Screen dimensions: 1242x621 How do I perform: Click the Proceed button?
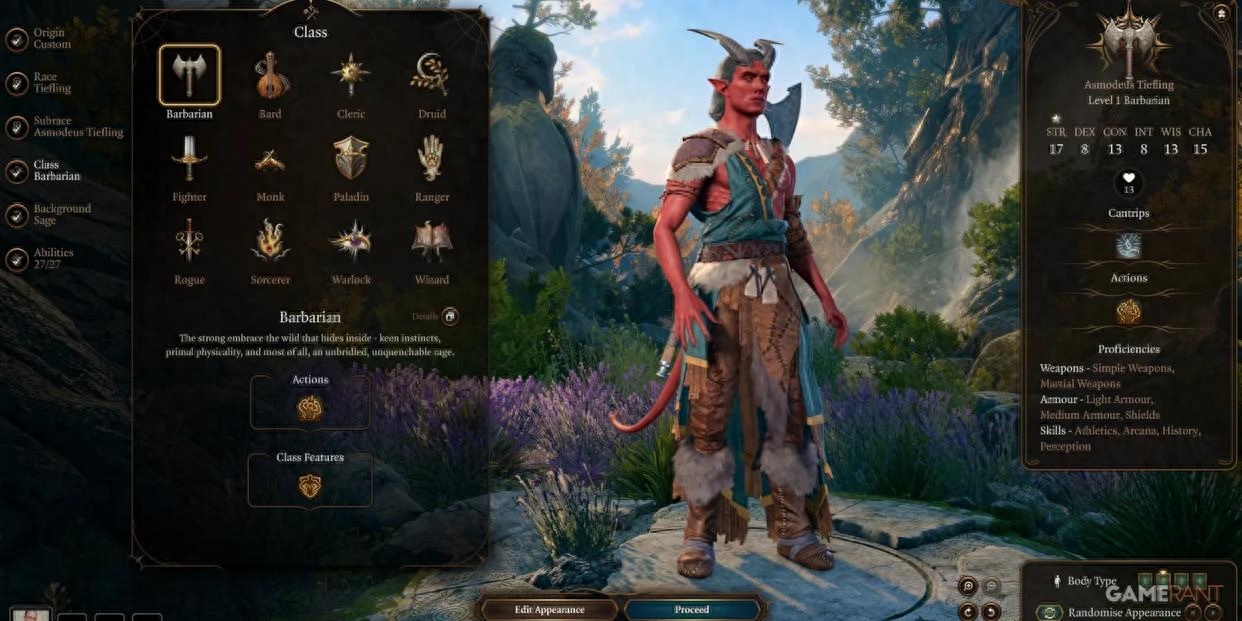[692, 609]
